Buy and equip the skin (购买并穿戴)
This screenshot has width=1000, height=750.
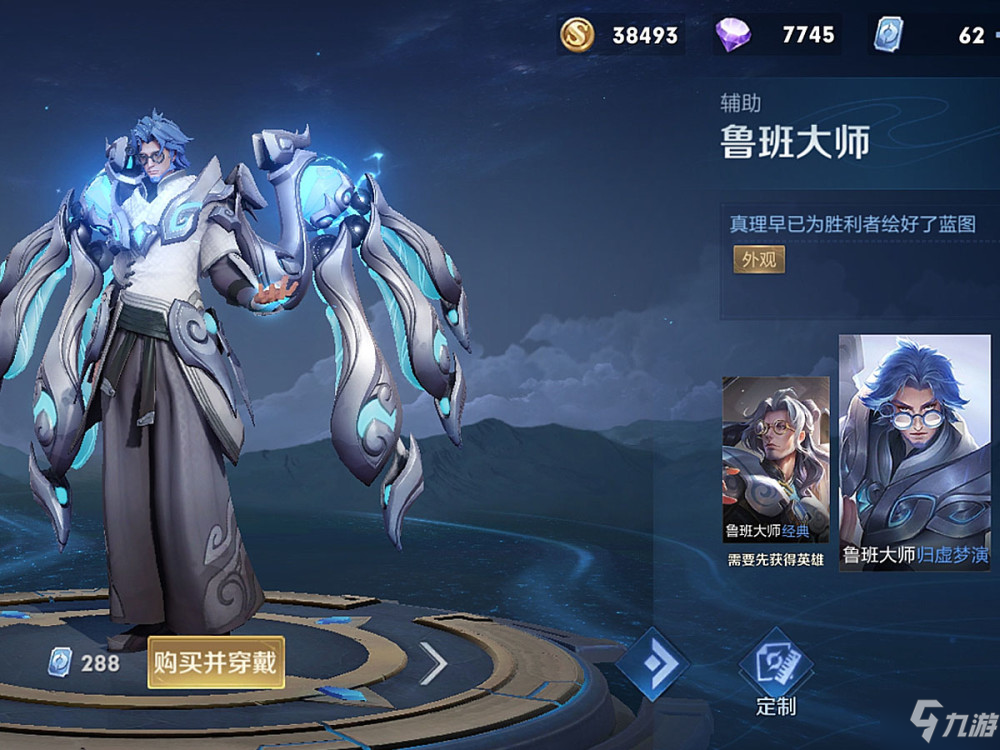pos(216,662)
